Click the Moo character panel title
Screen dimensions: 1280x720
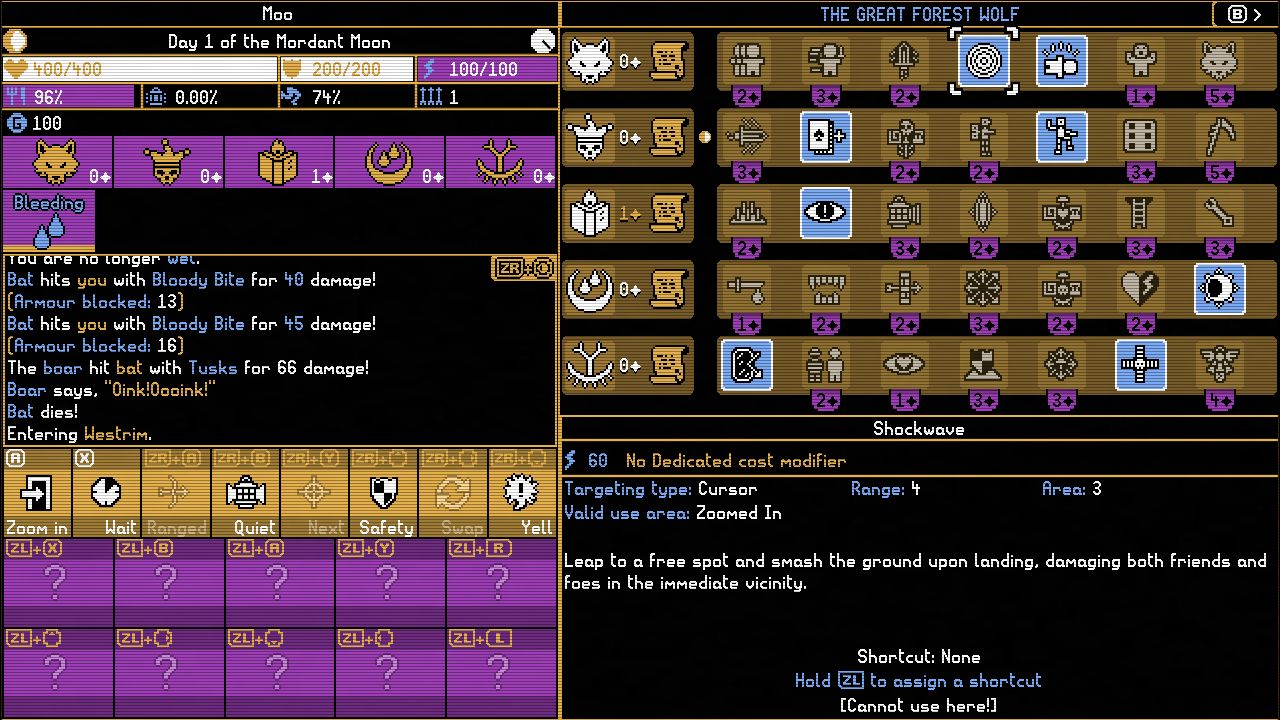pyautogui.click(x=277, y=14)
